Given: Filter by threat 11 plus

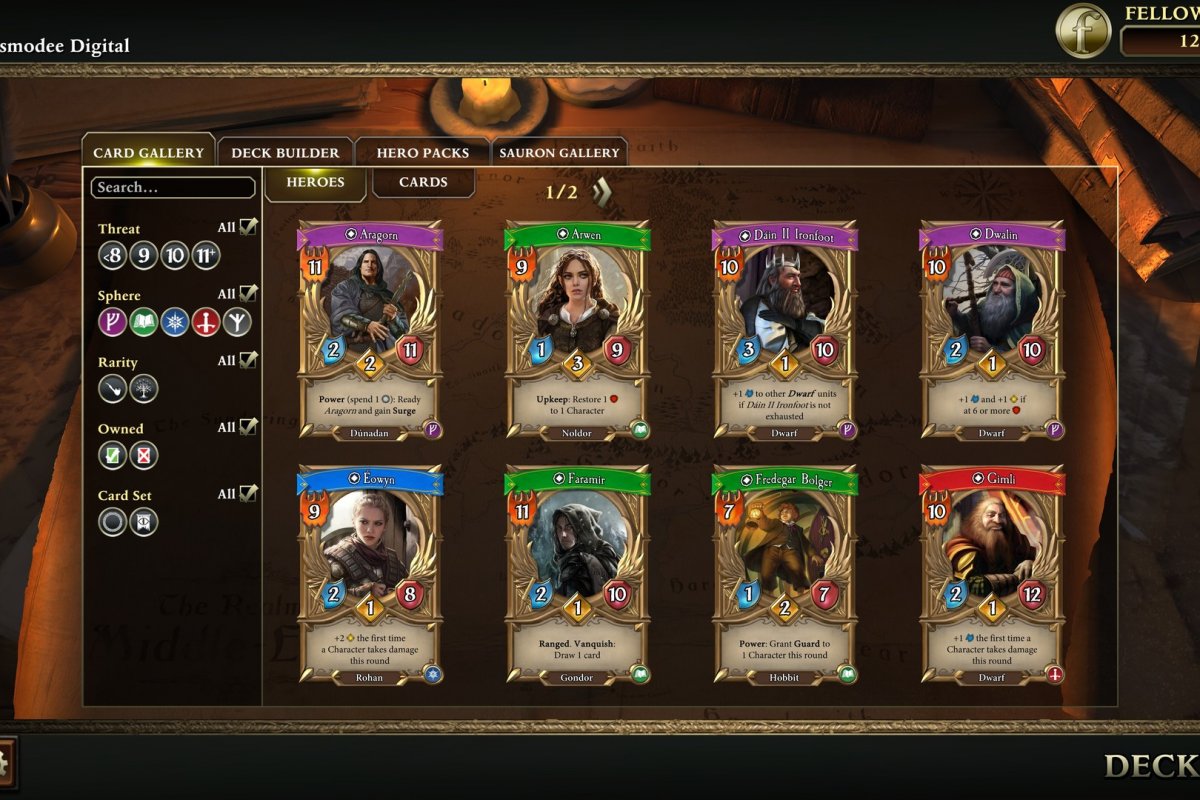Looking at the screenshot, I should [206, 256].
